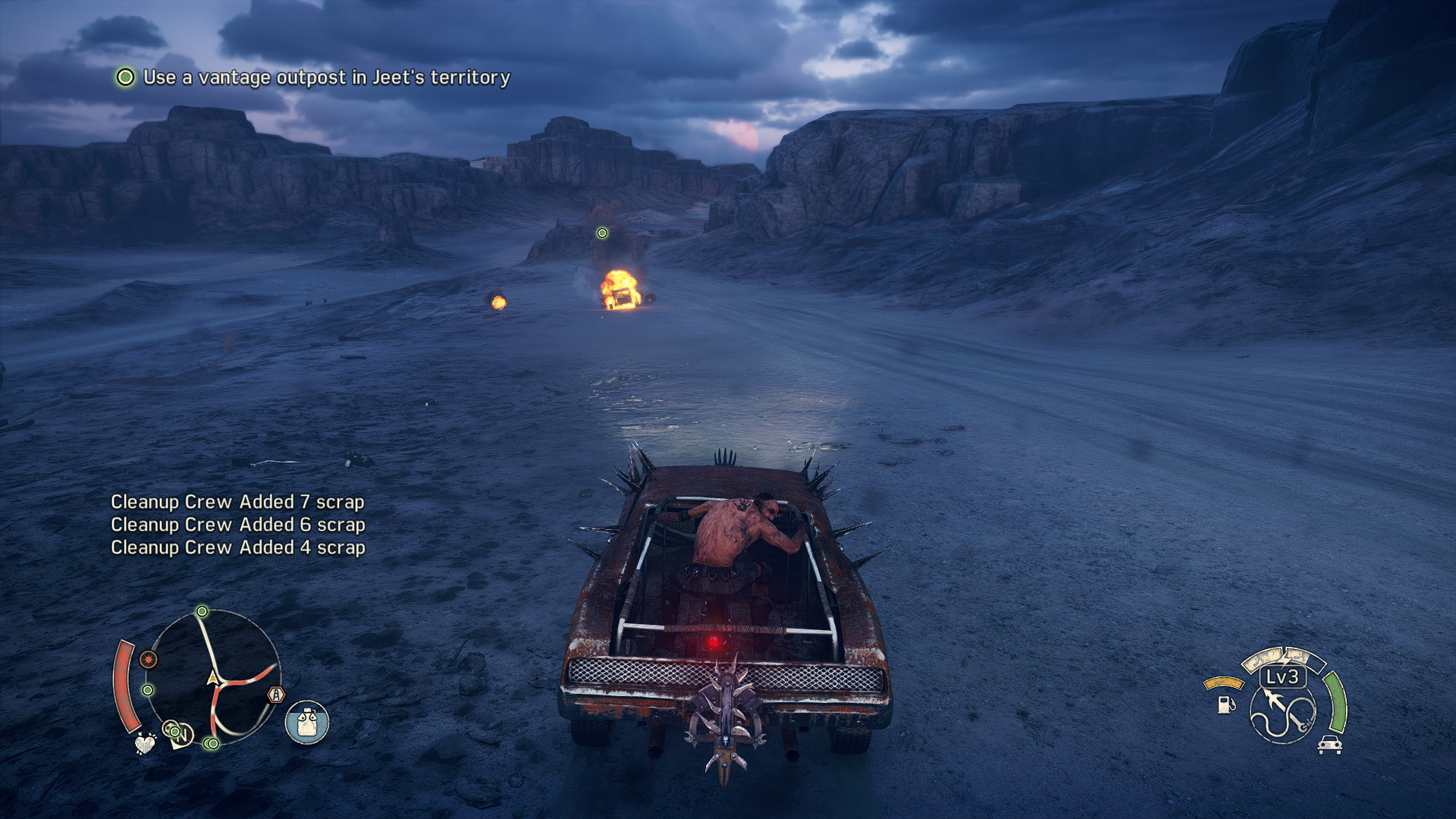Select the green objective waypoint near the fire
This screenshot has width=1456, height=819.
click(x=602, y=233)
